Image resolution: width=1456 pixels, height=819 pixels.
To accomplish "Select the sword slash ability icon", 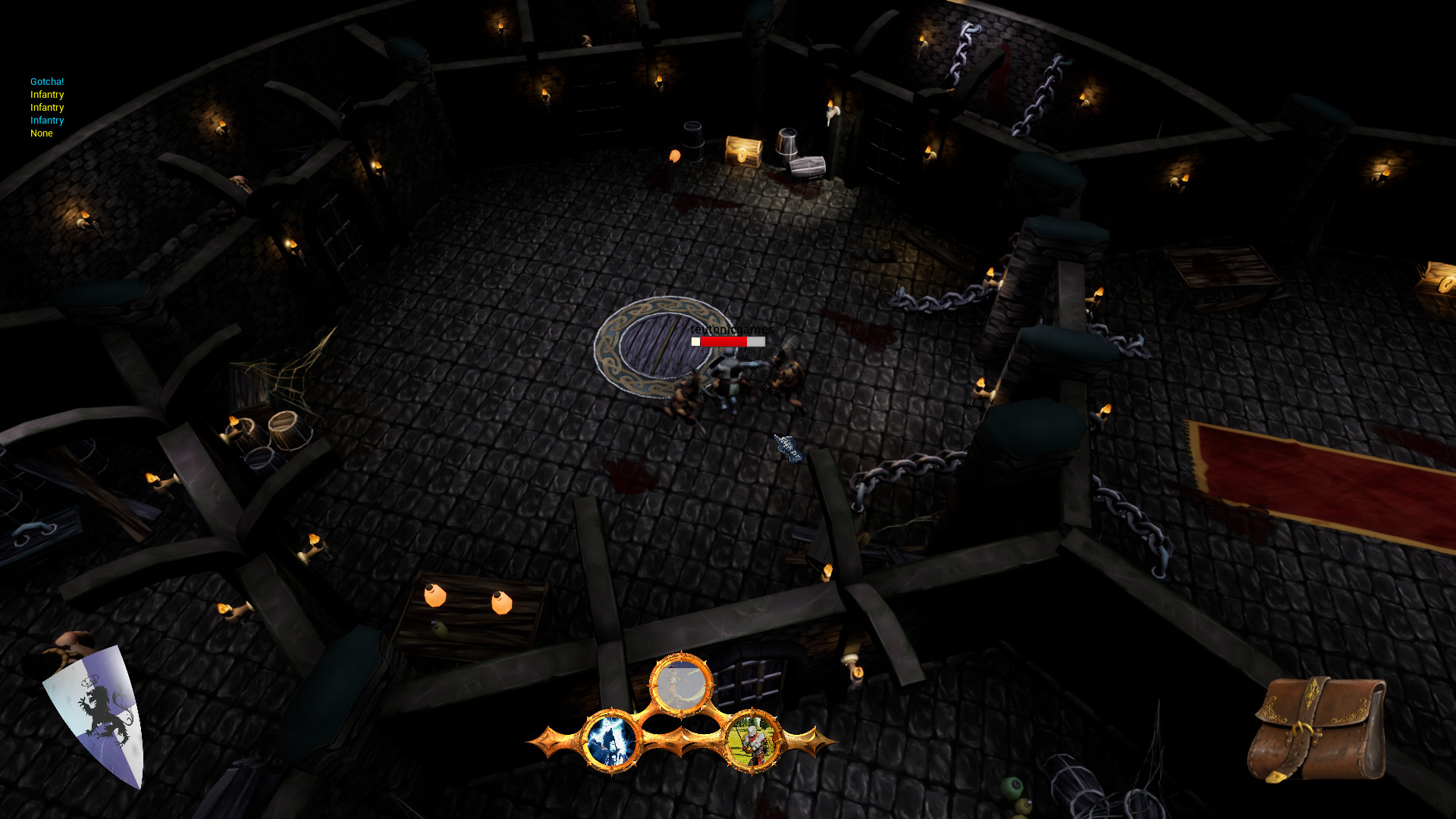I will pyautogui.click(x=681, y=682).
